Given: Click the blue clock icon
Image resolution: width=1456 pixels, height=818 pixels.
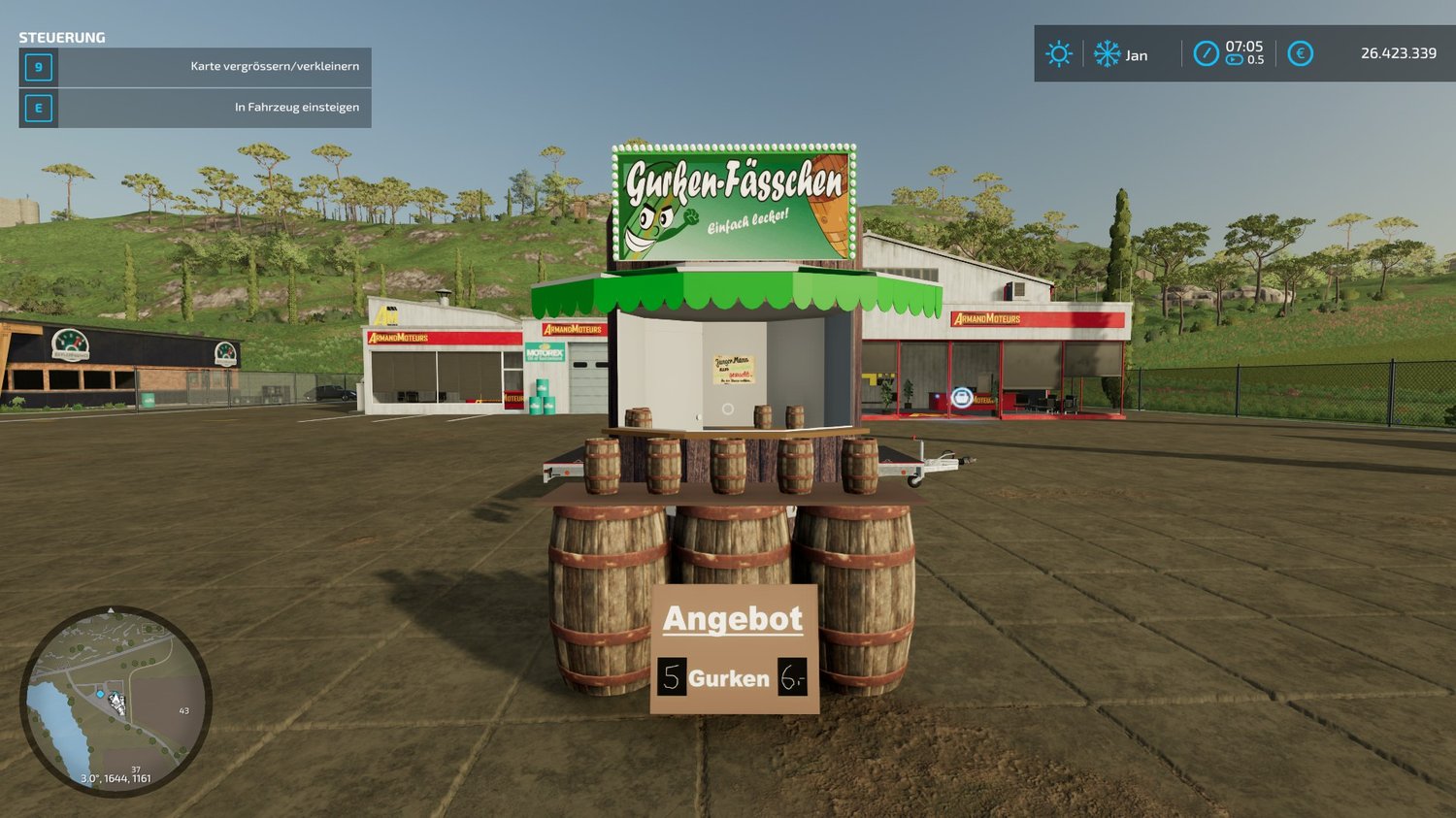Looking at the screenshot, I should pyautogui.click(x=1206, y=53).
